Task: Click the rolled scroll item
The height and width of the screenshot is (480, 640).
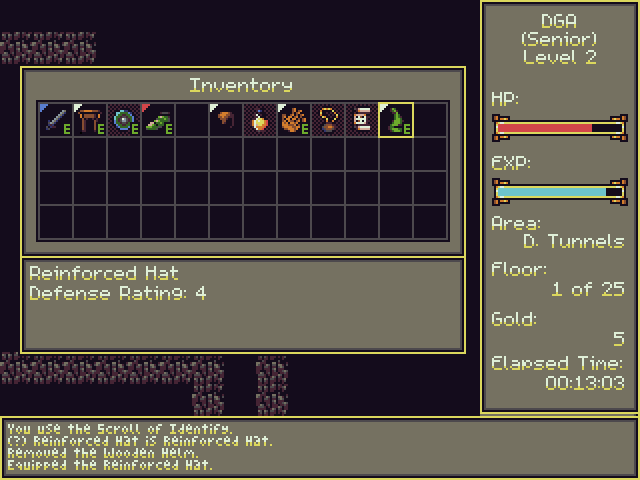Action: tap(361, 120)
